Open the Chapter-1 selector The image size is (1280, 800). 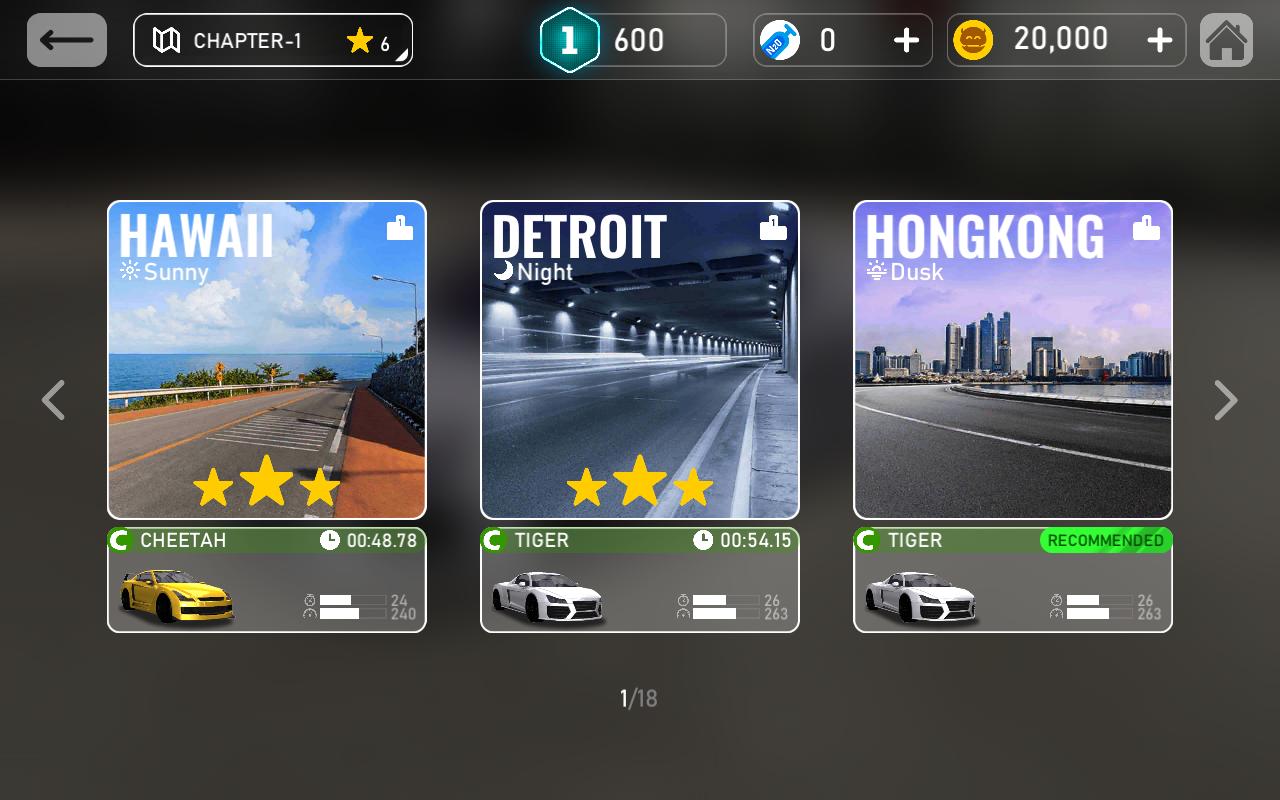[x=272, y=40]
